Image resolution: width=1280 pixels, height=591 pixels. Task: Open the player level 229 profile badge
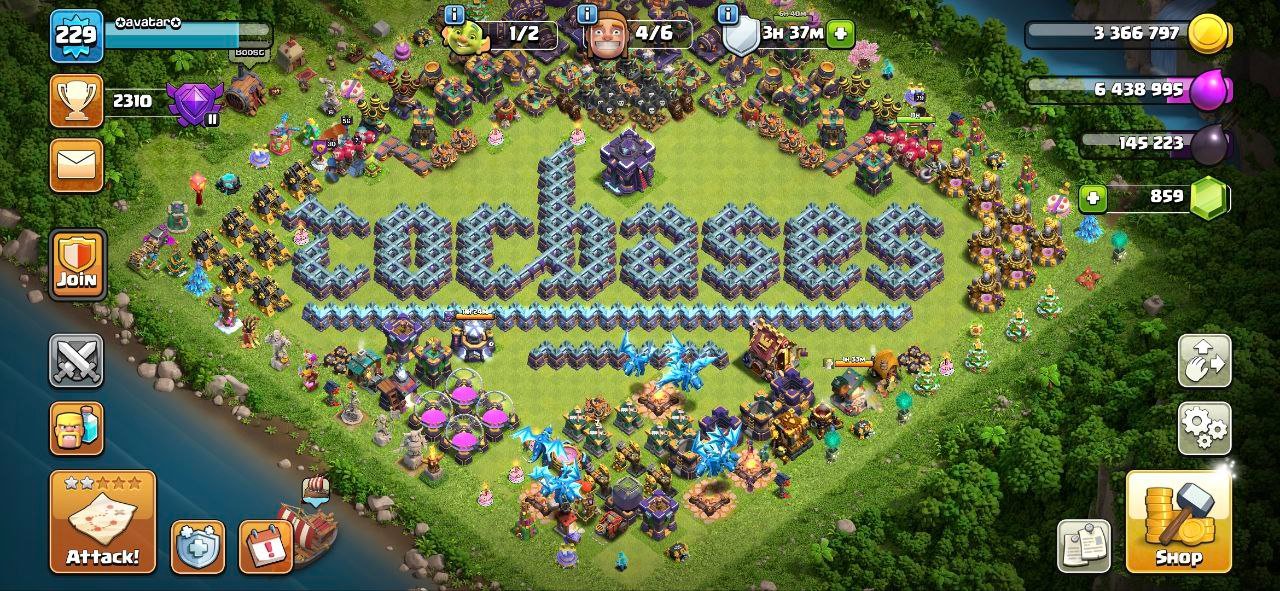(x=77, y=36)
